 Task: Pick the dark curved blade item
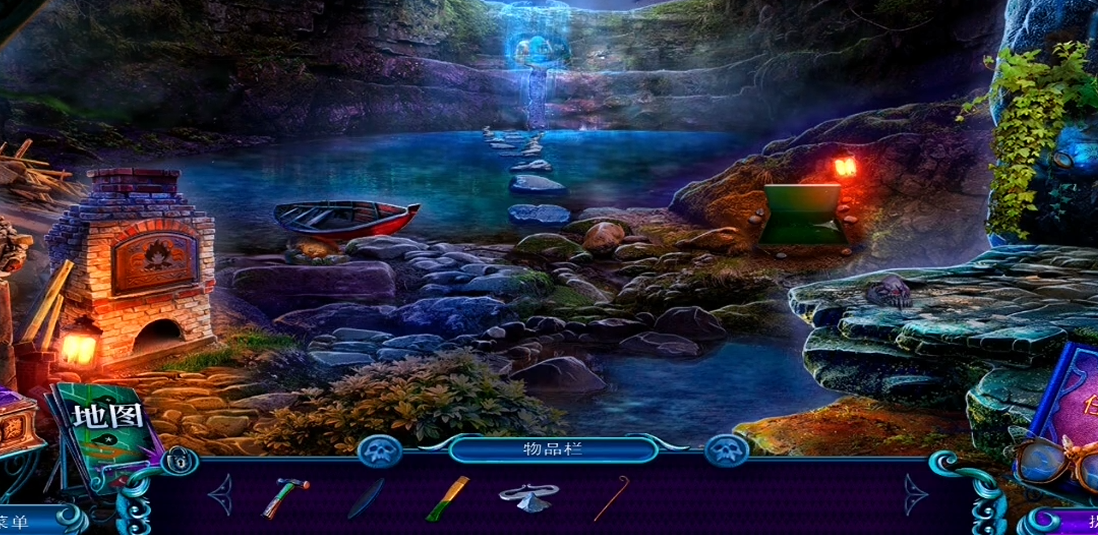point(365,498)
